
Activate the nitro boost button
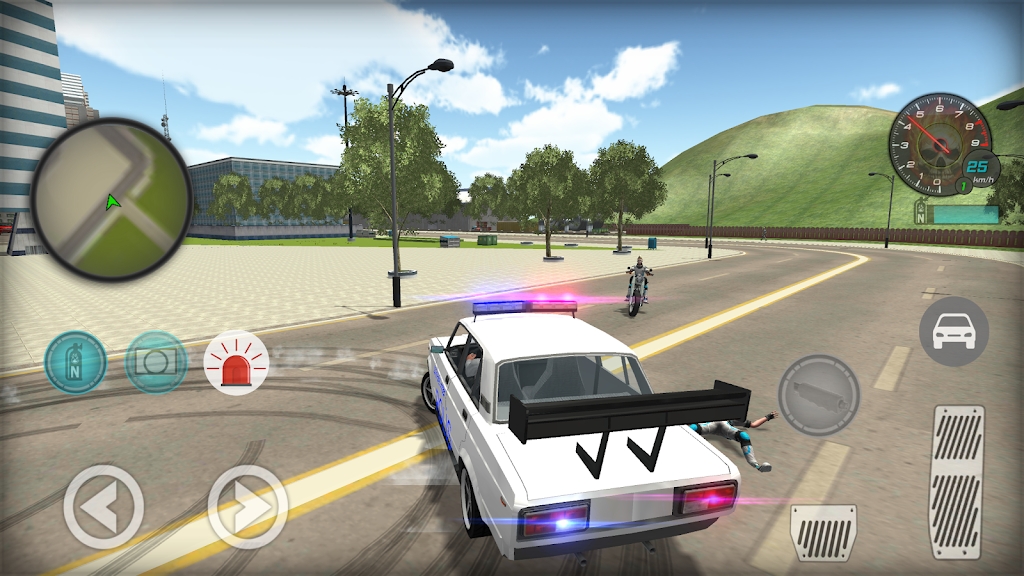(76, 362)
